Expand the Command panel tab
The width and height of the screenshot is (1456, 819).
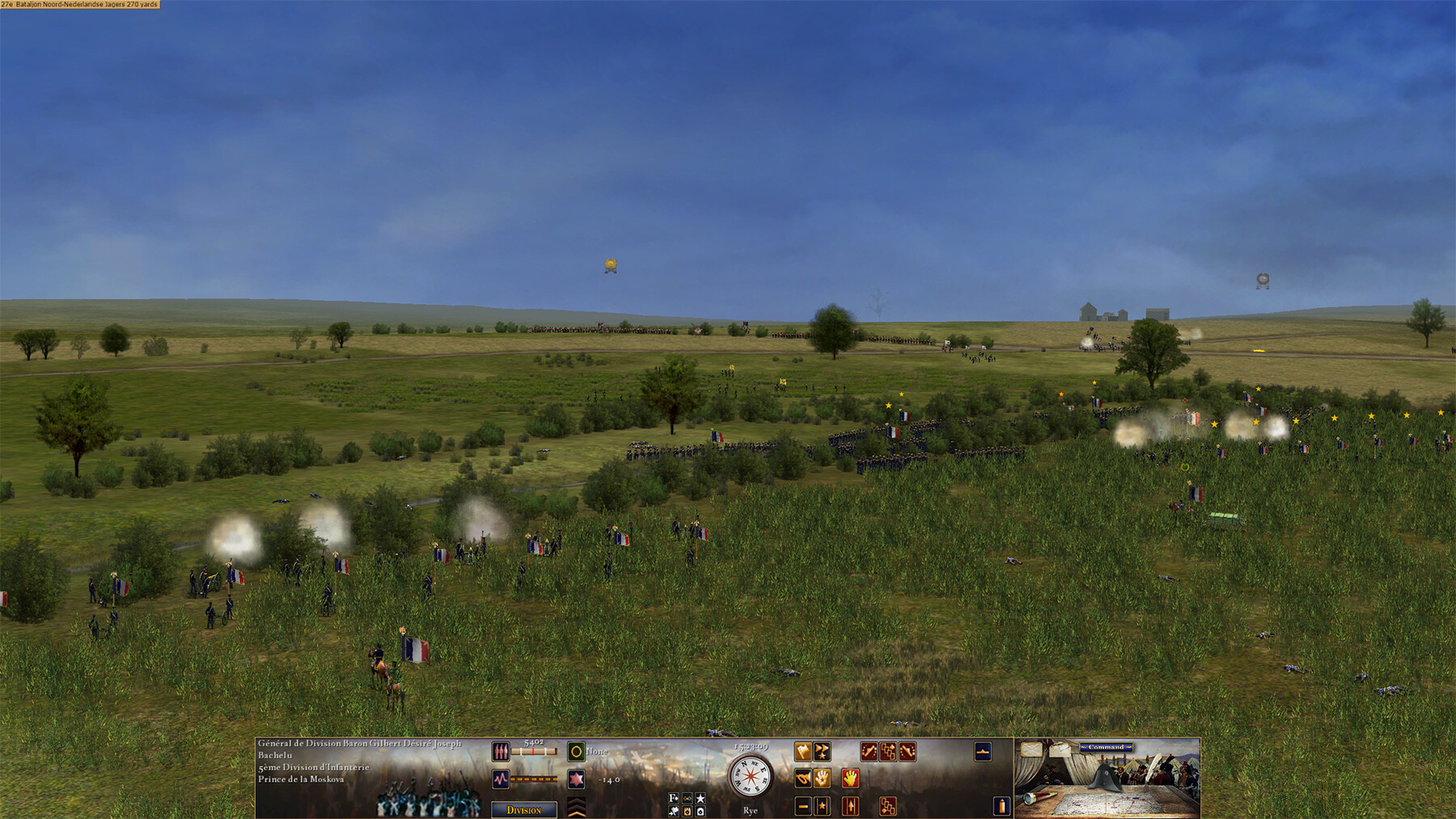1106,748
